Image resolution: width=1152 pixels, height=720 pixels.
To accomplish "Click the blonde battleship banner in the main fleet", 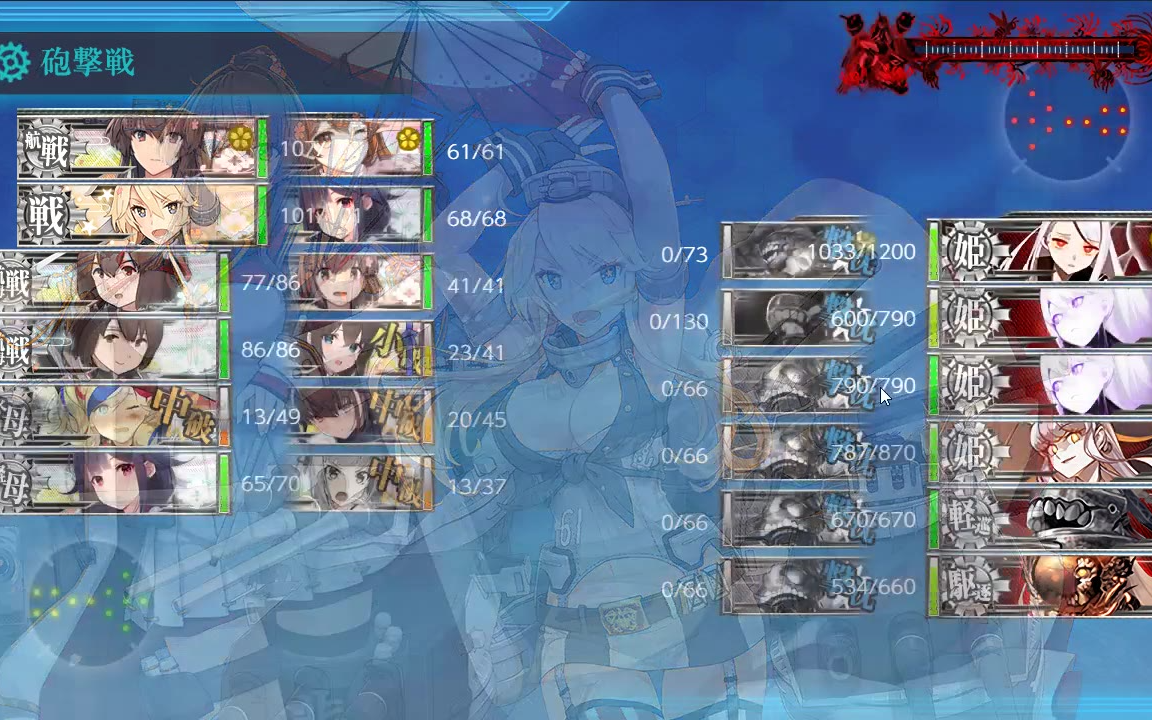I will (142, 215).
